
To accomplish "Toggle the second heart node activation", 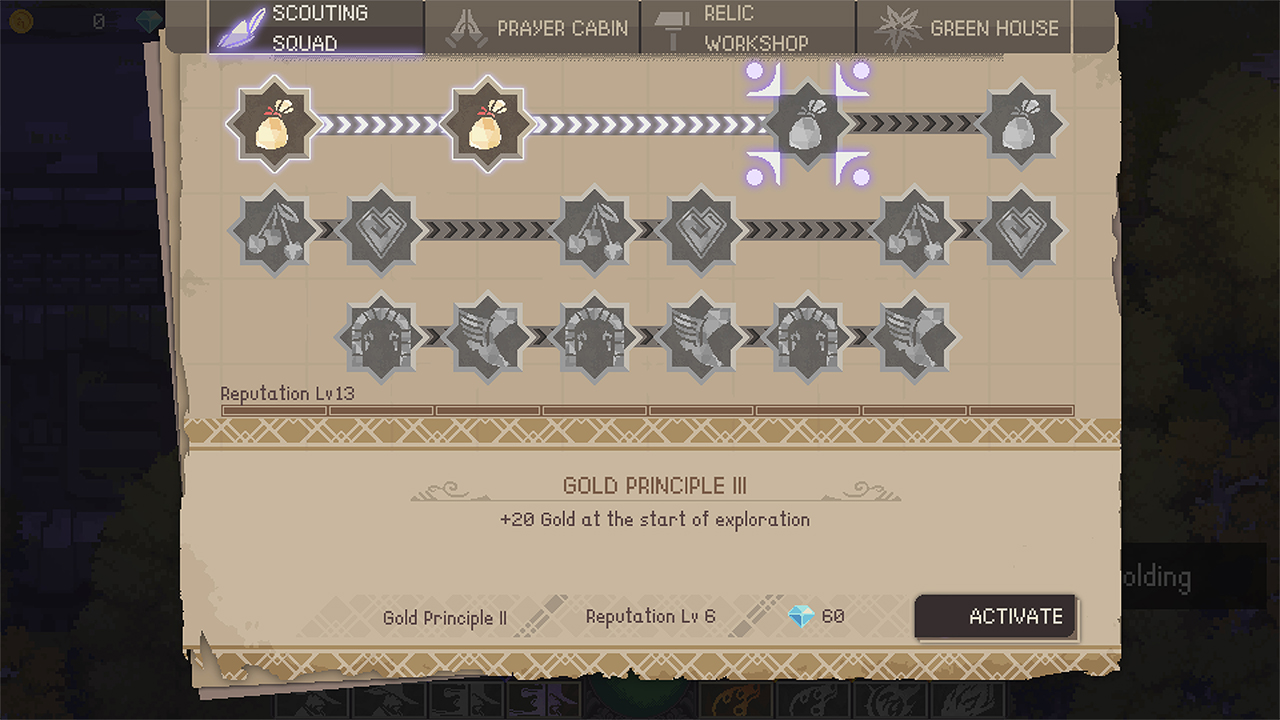I will click(700, 231).
